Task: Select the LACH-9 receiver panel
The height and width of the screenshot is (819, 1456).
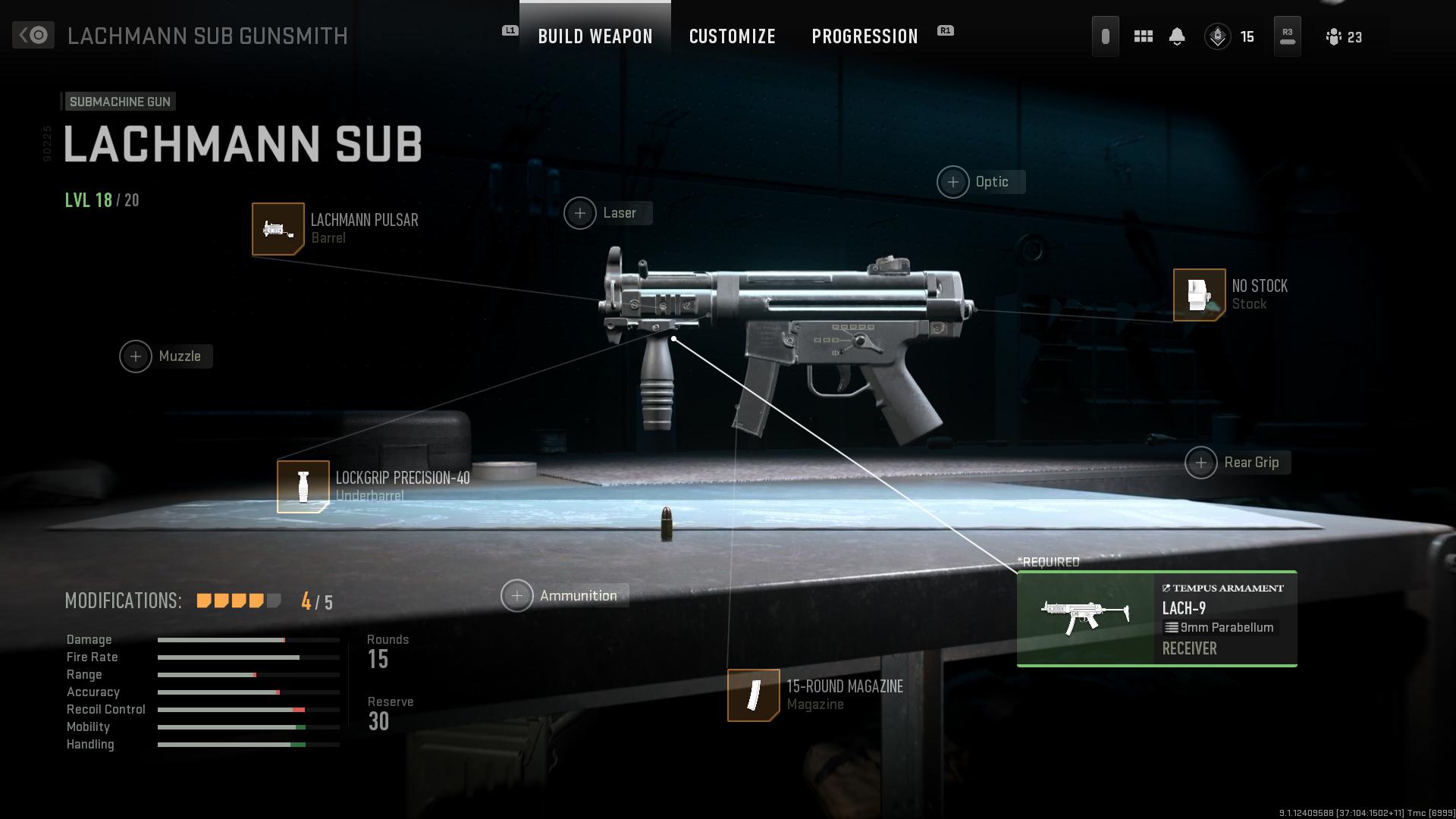Action: 1156,619
